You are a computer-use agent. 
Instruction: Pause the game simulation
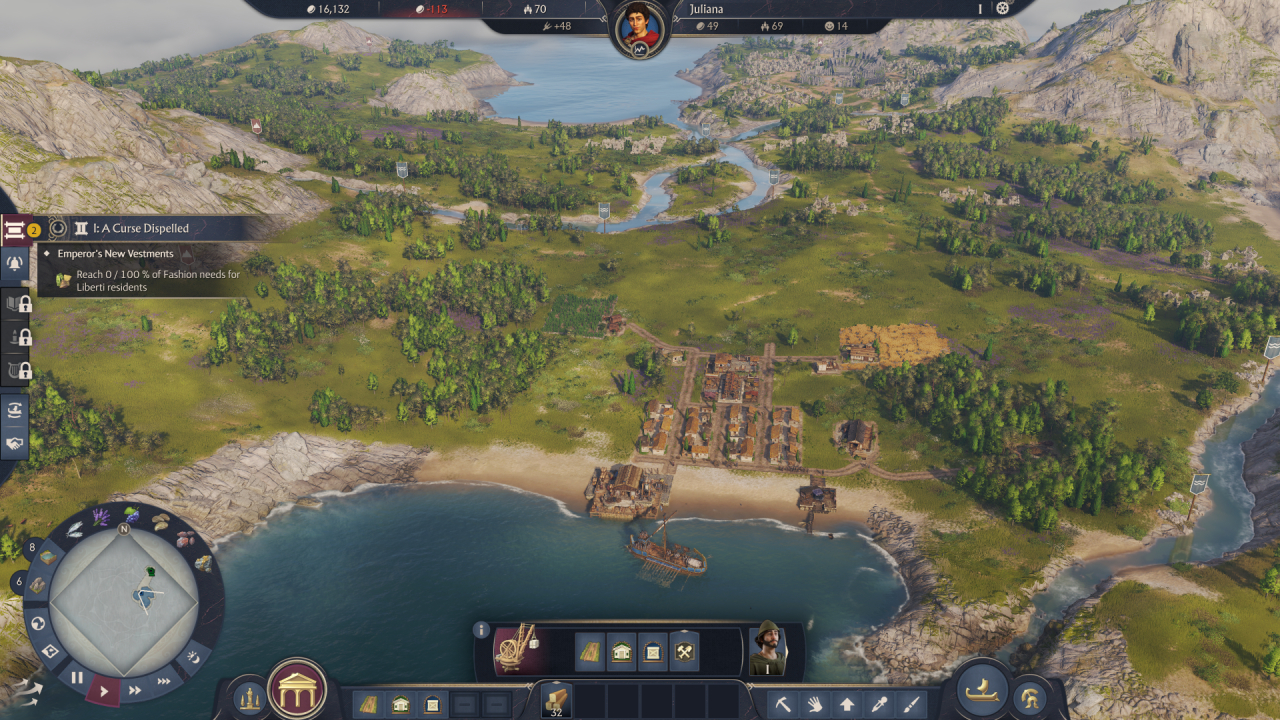click(78, 677)
